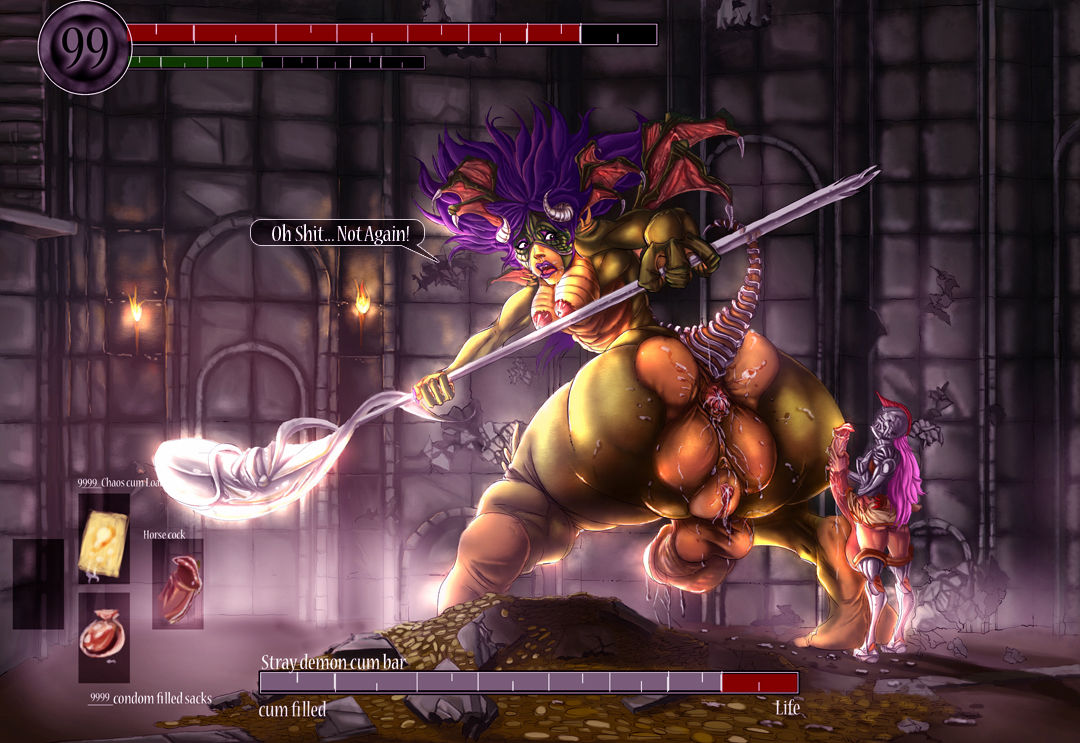Viewport: 1080px width, 743px height.
Task: Choose the item slot right of the talisman
Action: tap(178, 585)
